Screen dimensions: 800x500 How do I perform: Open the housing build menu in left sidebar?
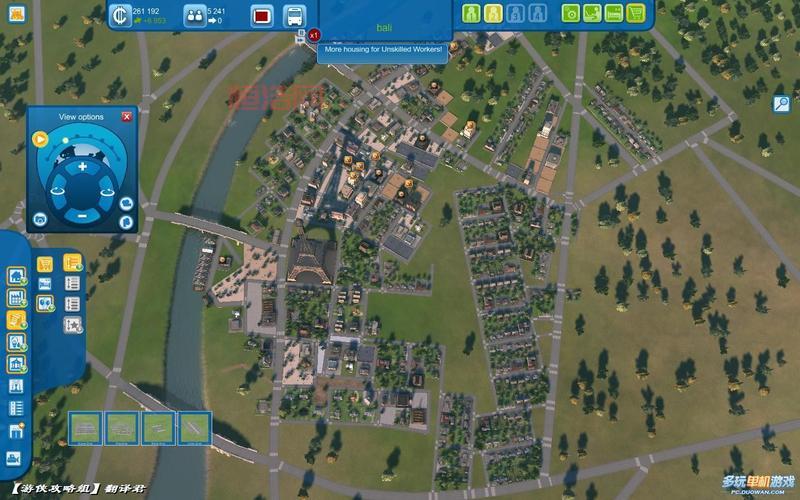[16, 275]
